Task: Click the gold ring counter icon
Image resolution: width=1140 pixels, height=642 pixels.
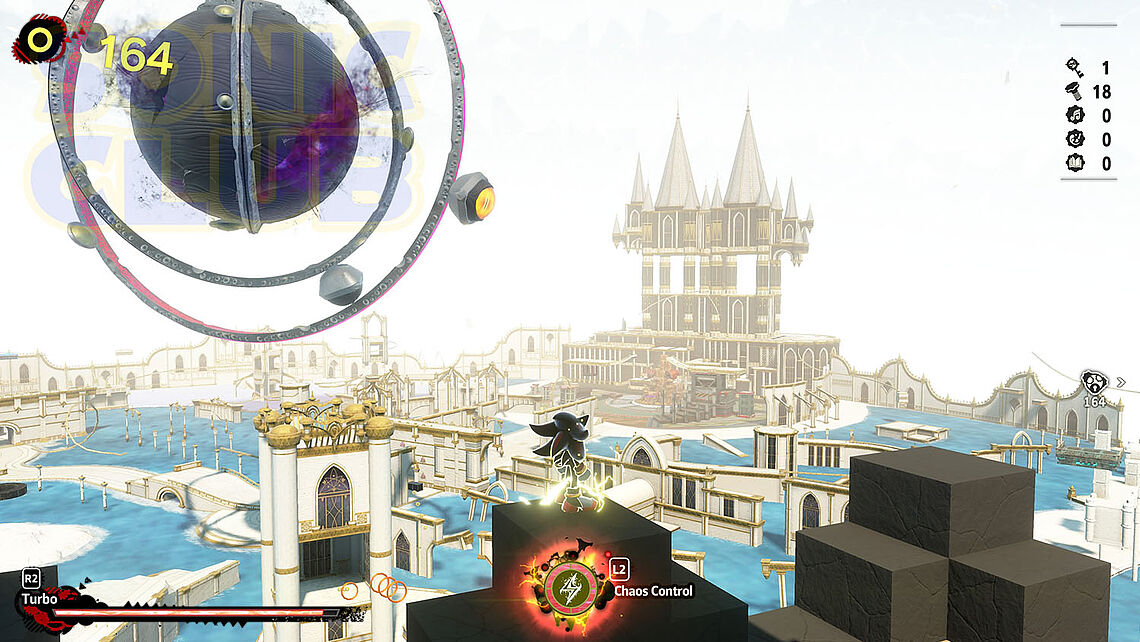Action: [40, 40]
